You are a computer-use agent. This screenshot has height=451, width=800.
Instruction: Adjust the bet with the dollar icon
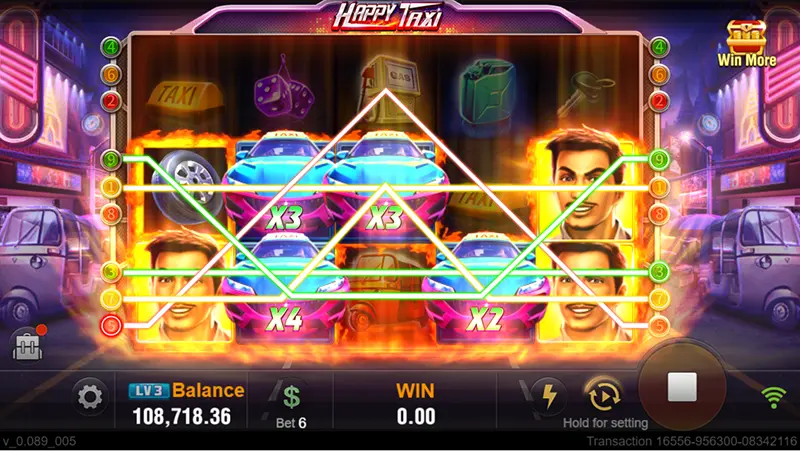[291, 397]
